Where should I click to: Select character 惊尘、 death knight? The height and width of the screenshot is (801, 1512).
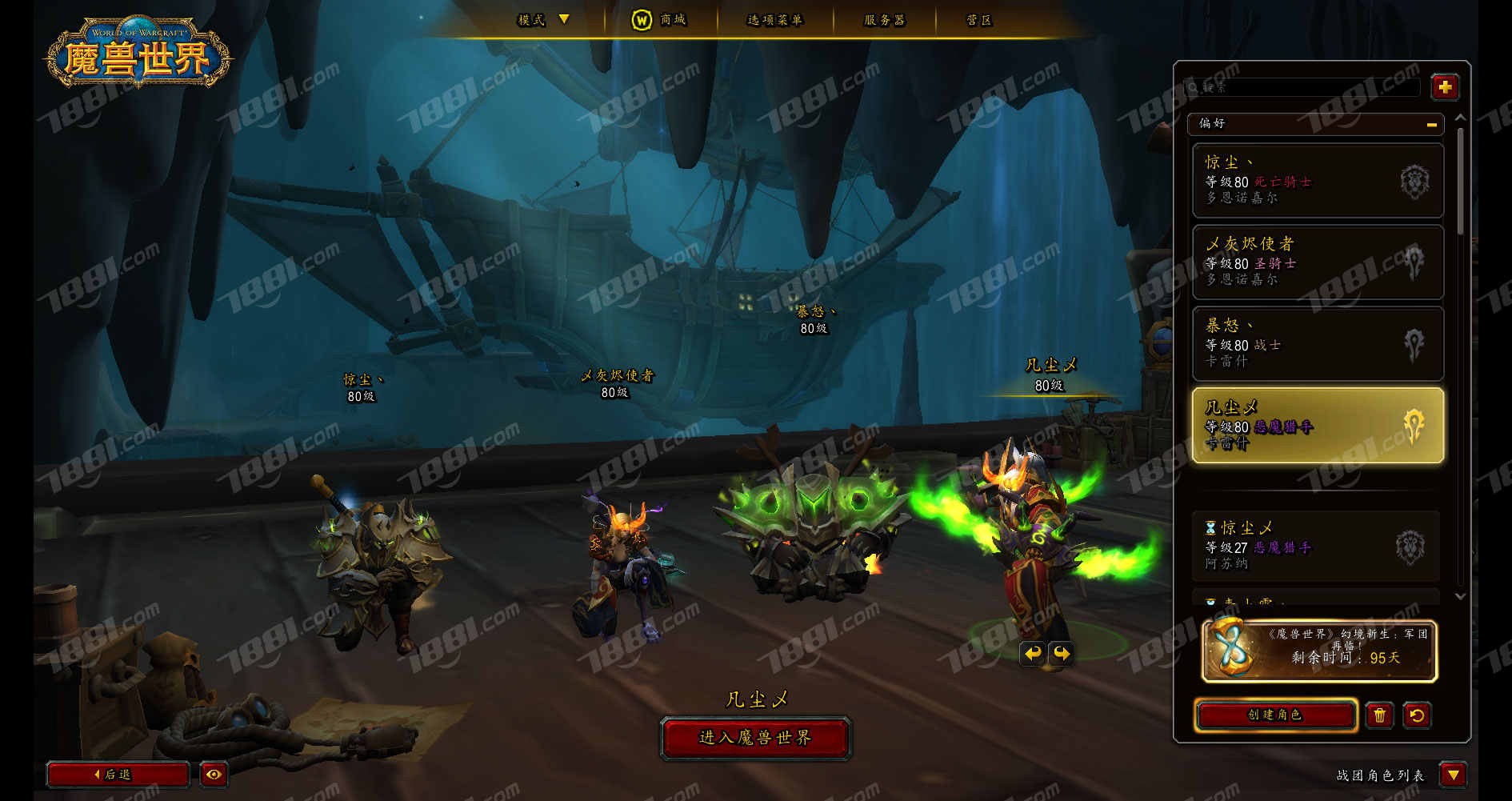coord(1318,181)
